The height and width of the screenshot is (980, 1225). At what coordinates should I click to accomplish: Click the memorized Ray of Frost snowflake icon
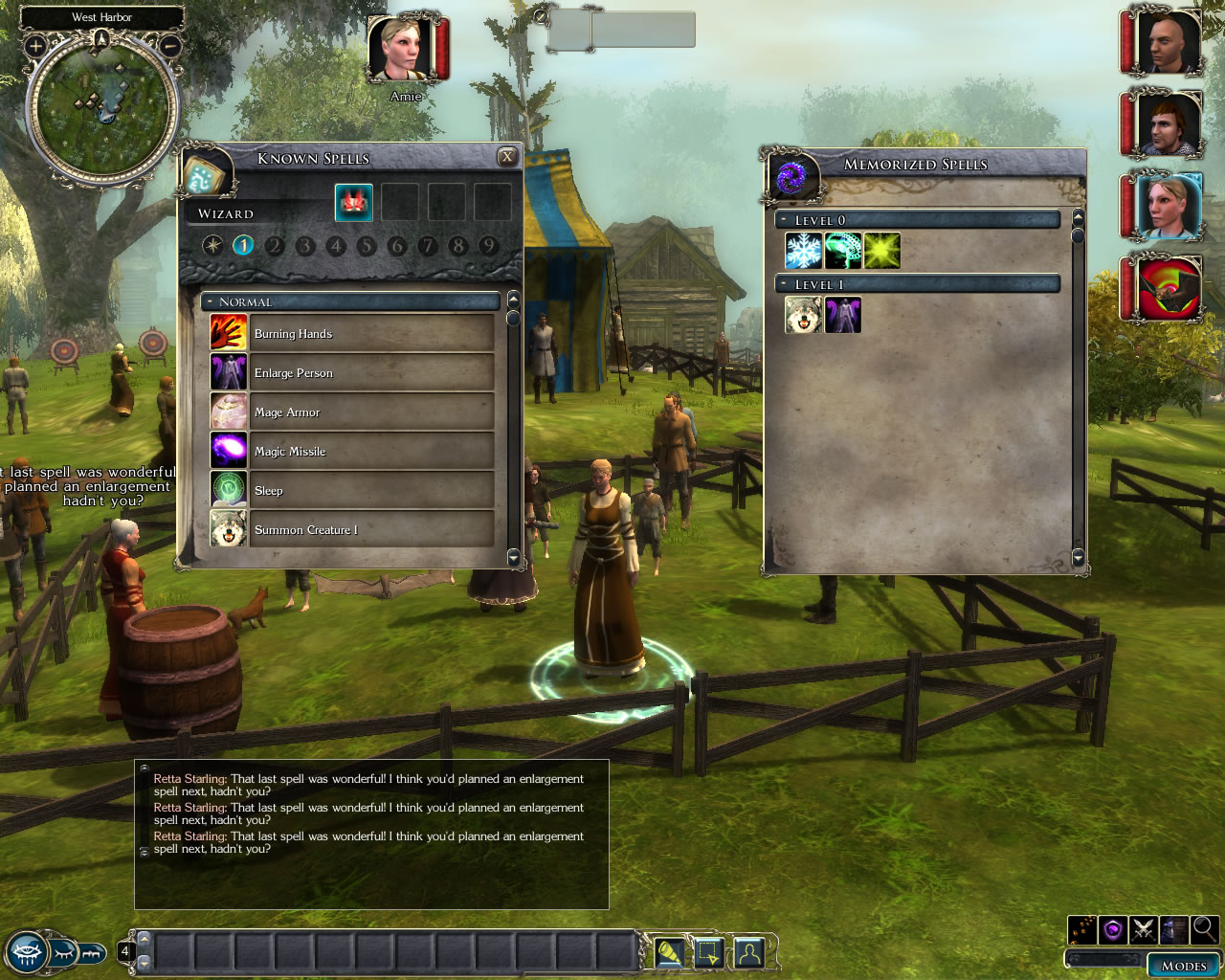pyautogui.click(x=804, y=252)
